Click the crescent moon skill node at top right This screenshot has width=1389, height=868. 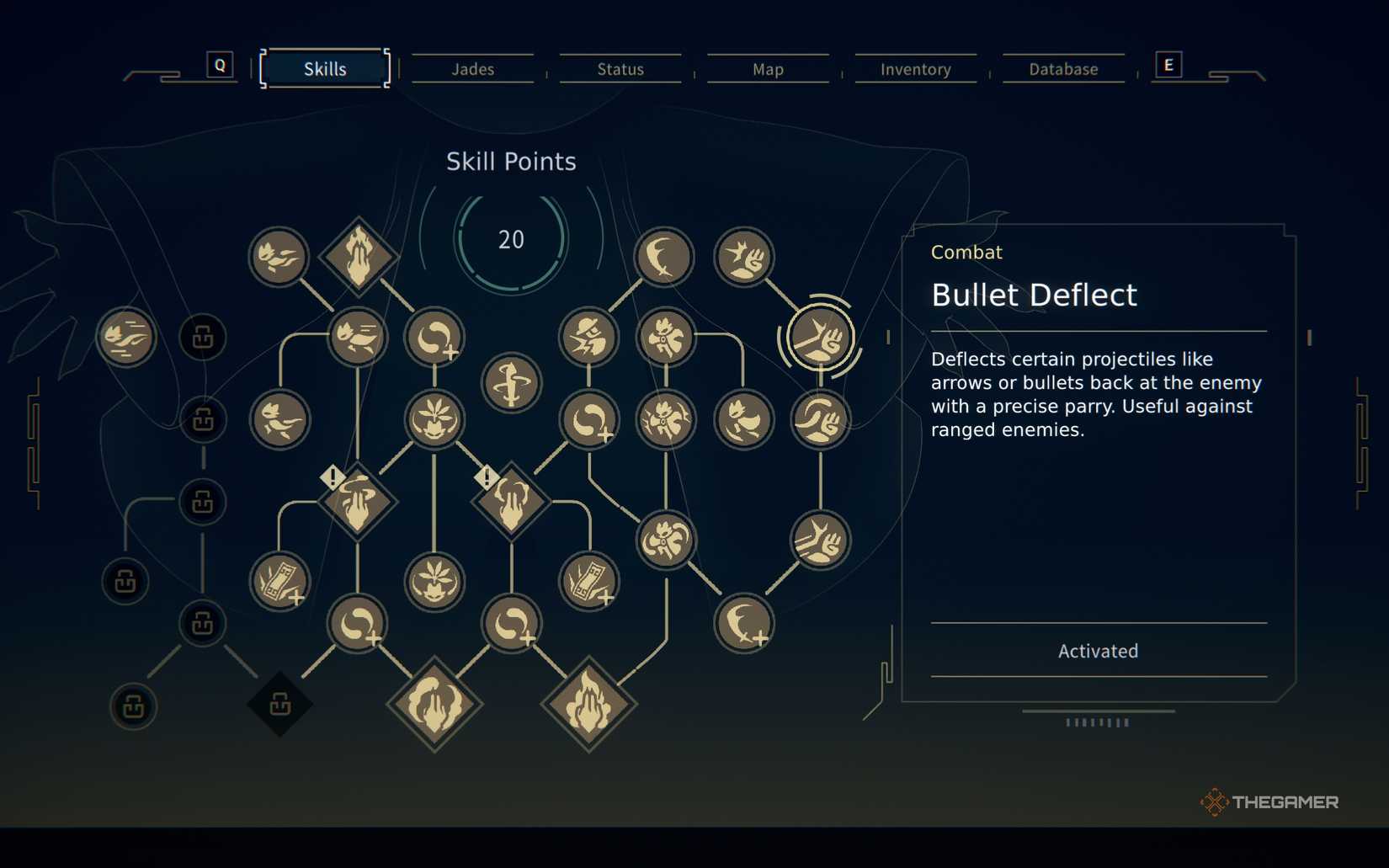point(663,258)
